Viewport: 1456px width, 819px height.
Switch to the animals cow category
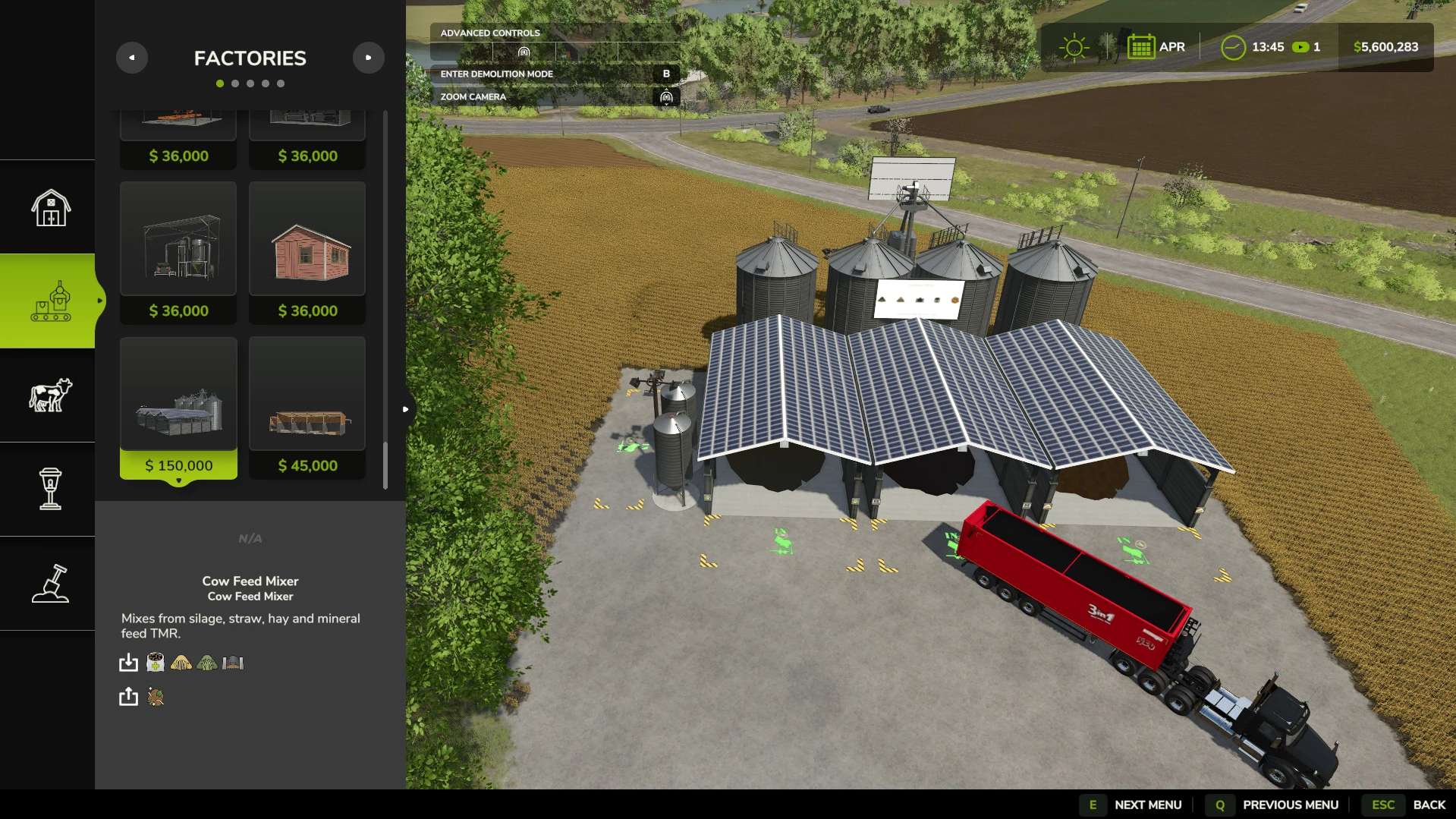coord(50,395)
